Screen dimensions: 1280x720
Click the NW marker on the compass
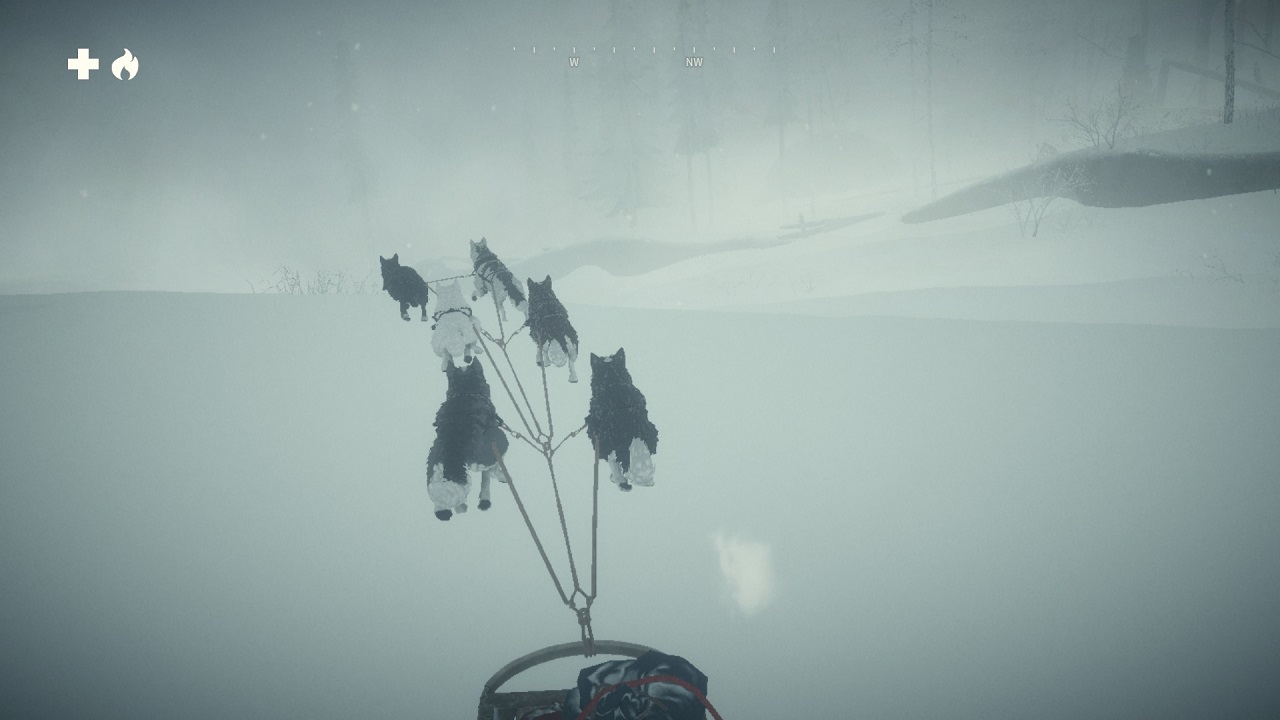694,61
